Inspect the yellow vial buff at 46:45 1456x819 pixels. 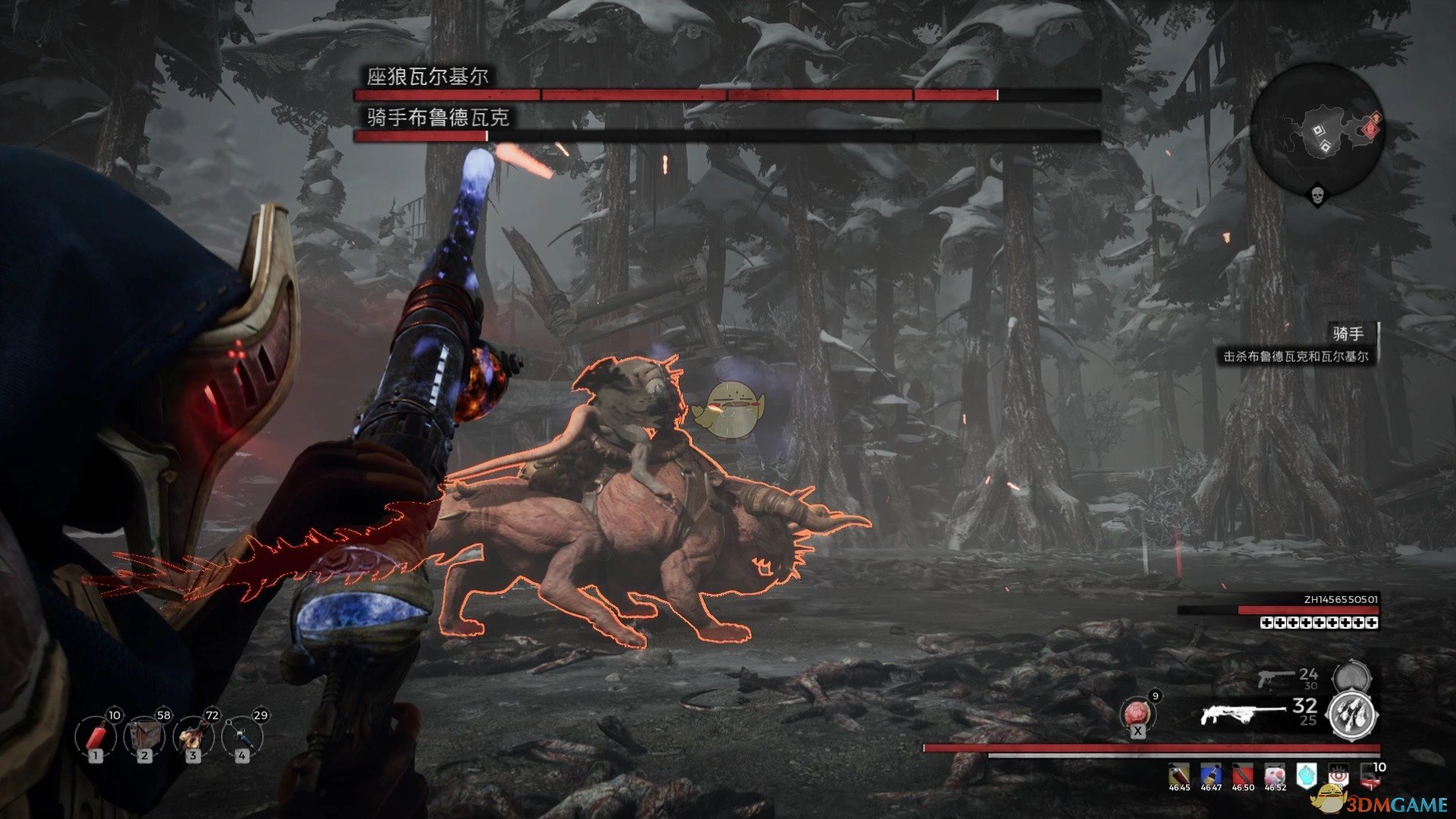1179,775
